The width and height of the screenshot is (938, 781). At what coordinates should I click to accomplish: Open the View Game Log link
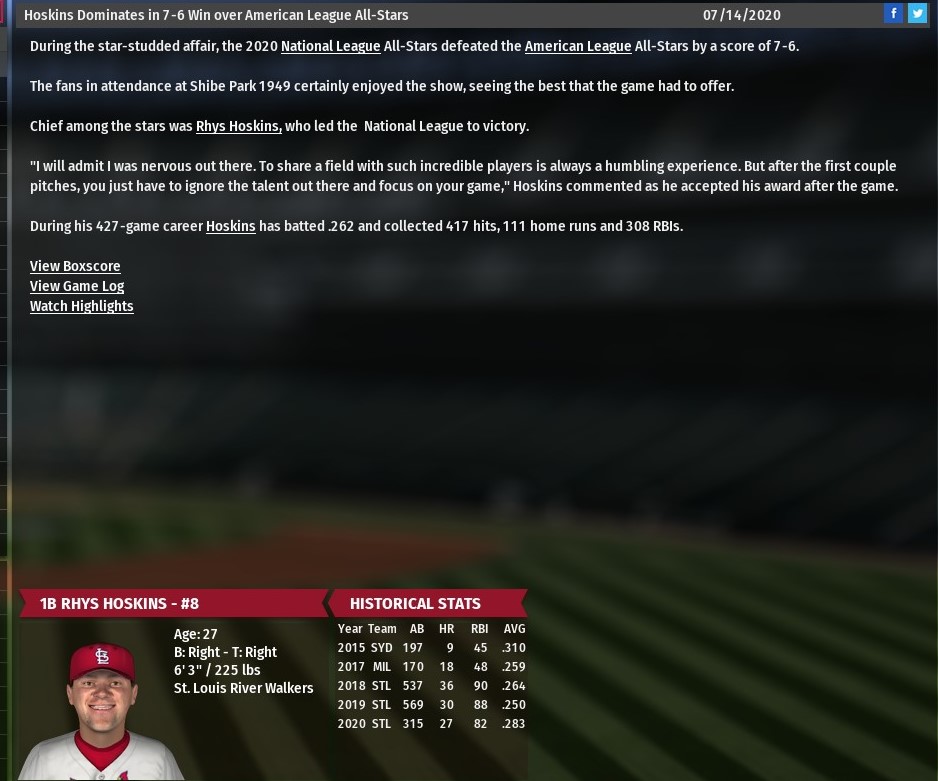(x=77, y=286)
